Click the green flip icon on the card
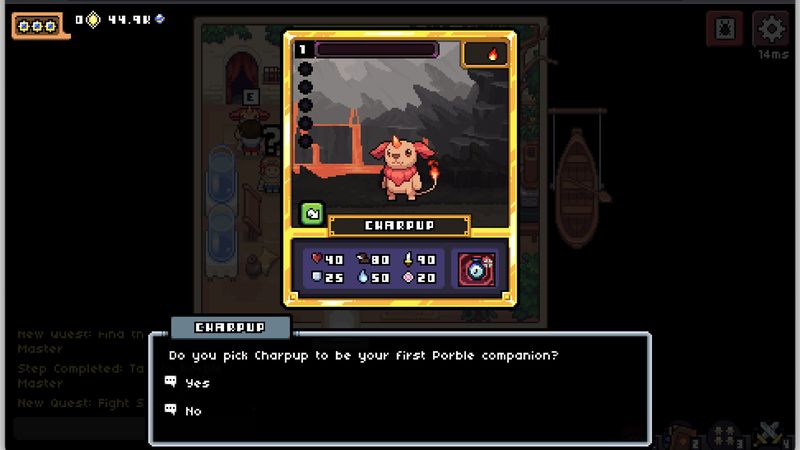800x450 pixels. click(311, 213)
